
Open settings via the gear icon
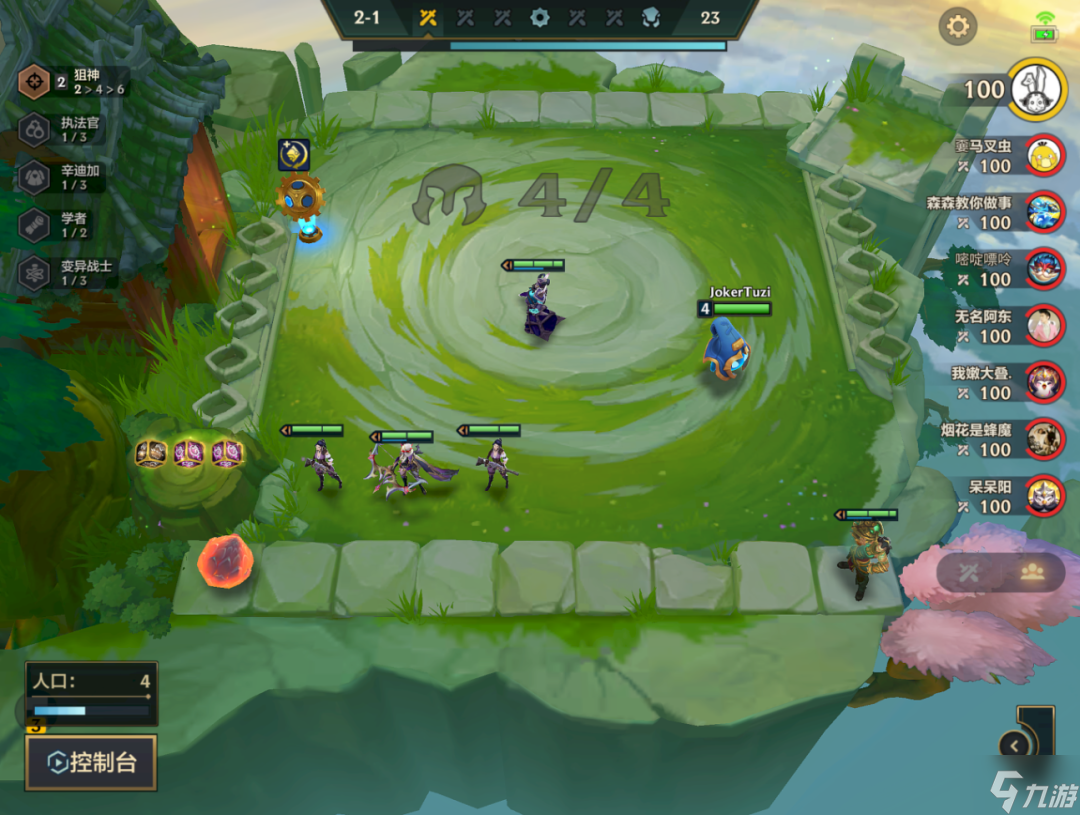point(957,26)
